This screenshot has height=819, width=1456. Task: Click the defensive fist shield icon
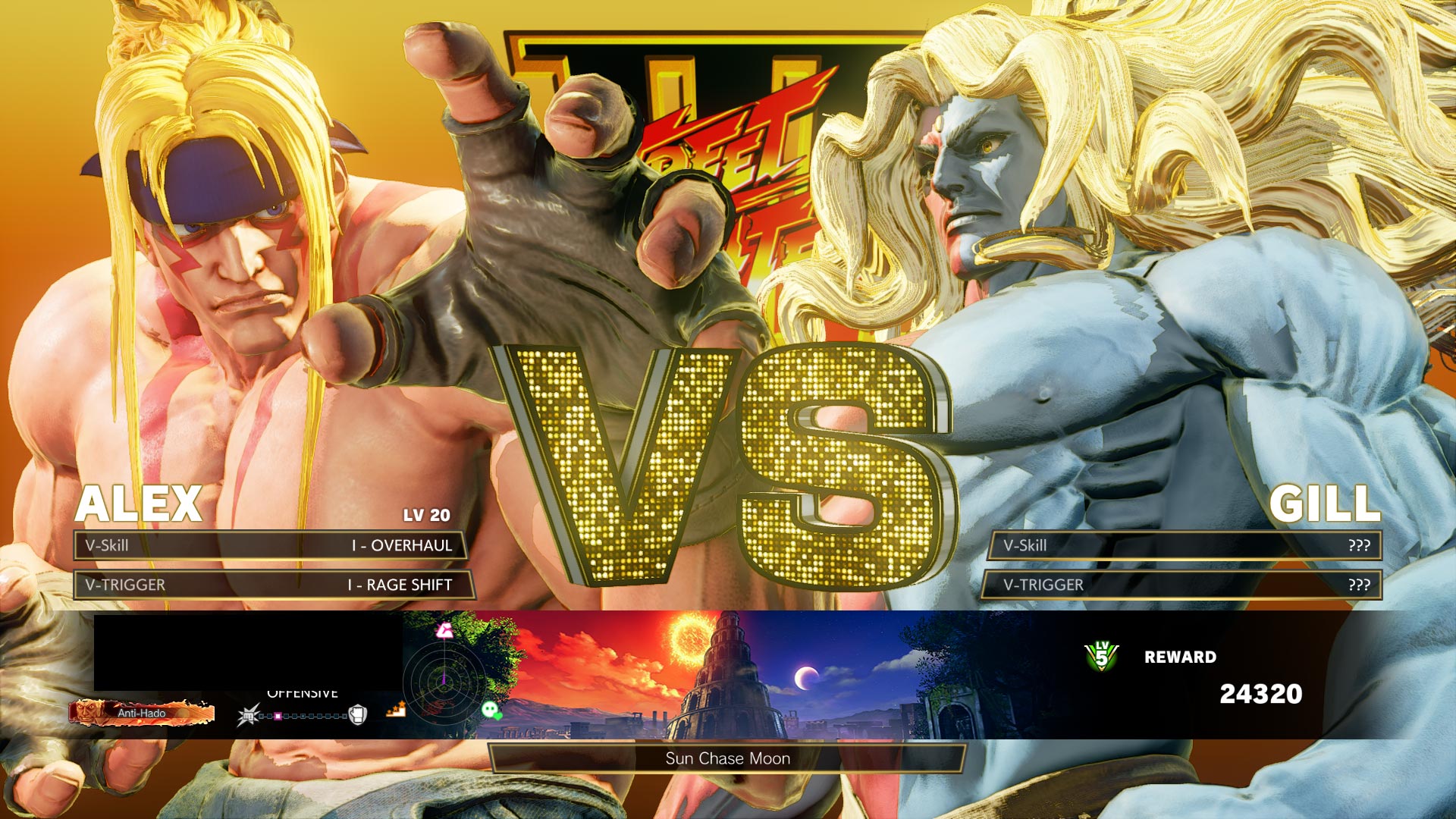tap(357, 714)
